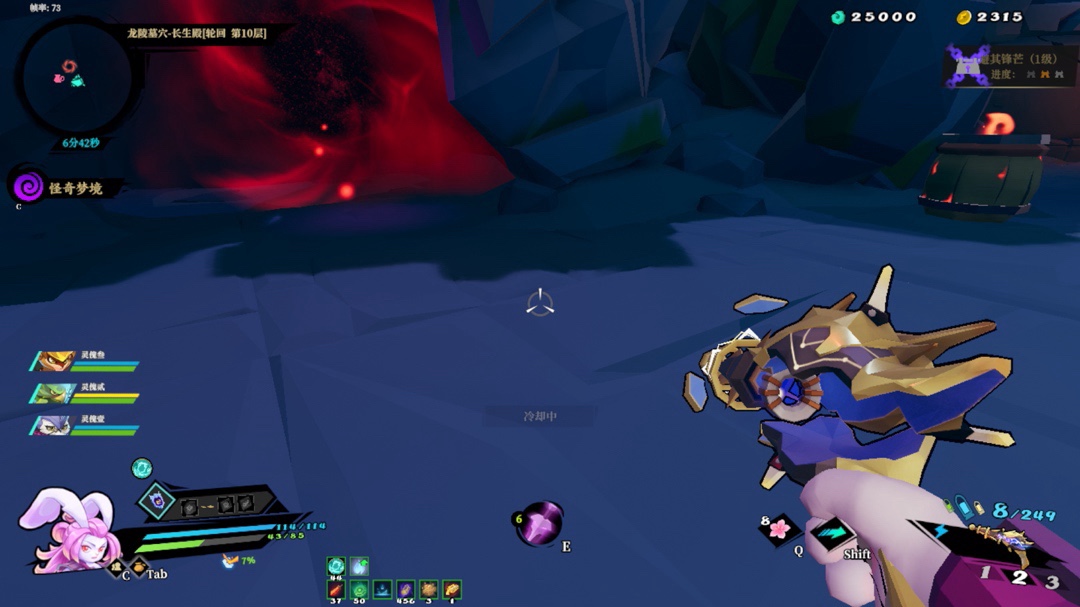Screen dimensions: 1080x607
Task: Trigger the cyan arrow dash ability
Action: 831,533
